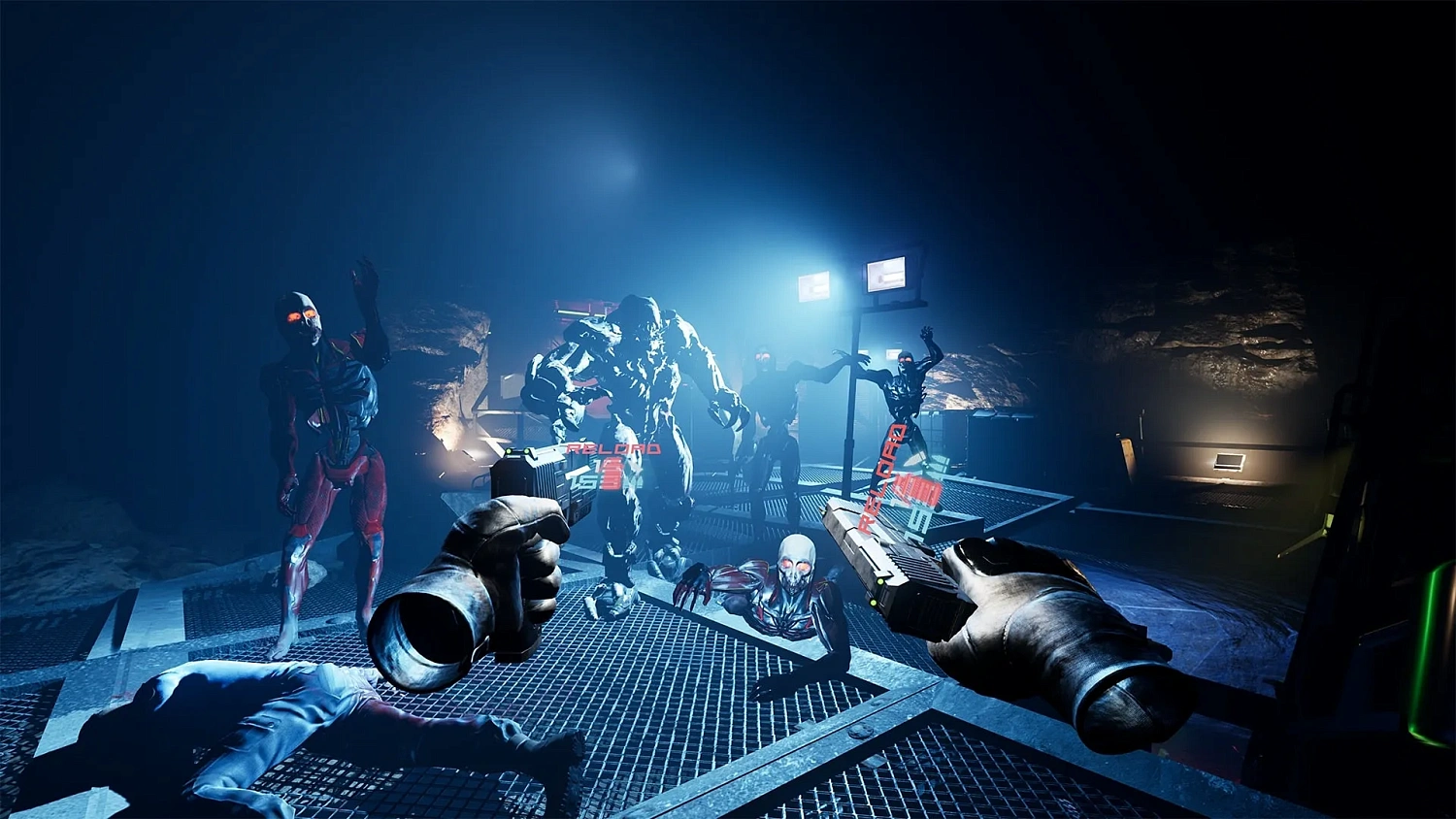The image size is (1456, 819).
Task: Click the RELOAD warning on the left pistol
Action: click(x=612, y=448)
